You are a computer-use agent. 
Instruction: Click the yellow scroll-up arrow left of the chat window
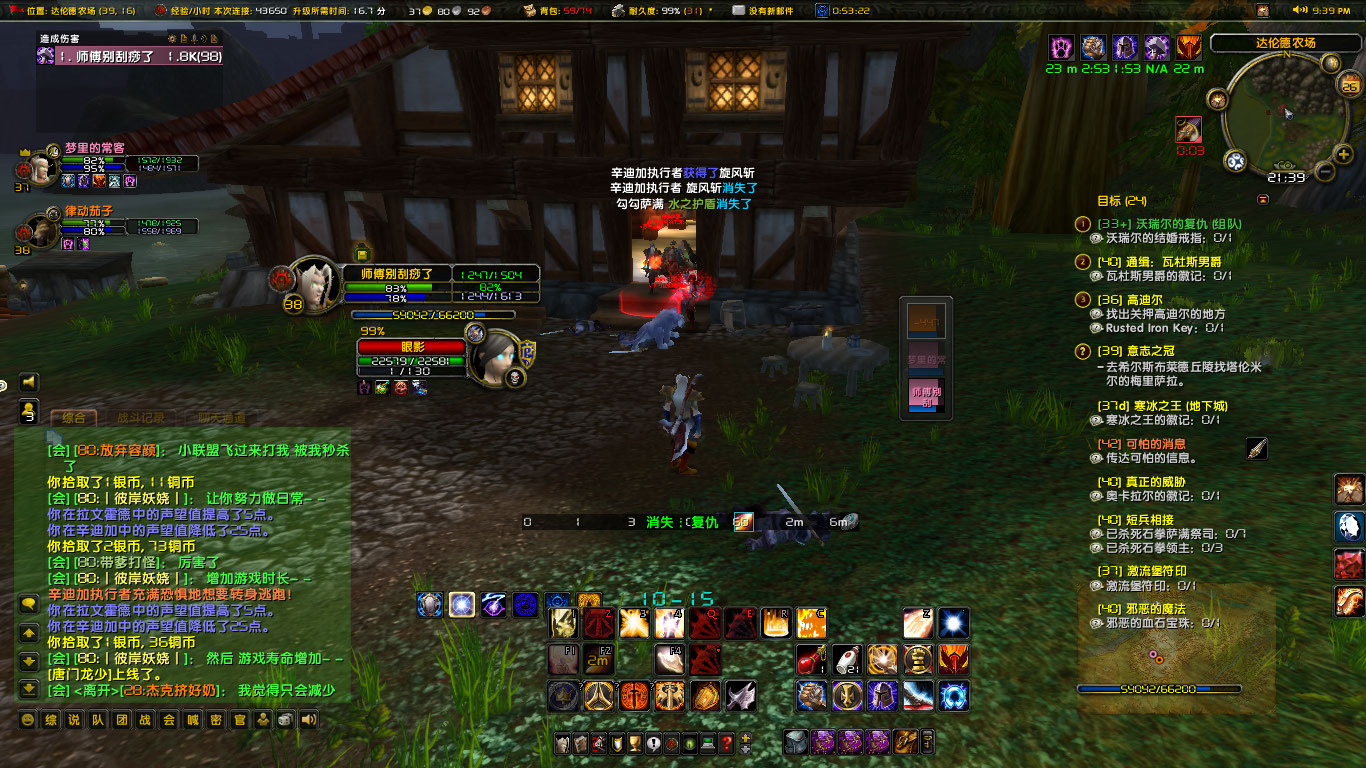[28, 632]
